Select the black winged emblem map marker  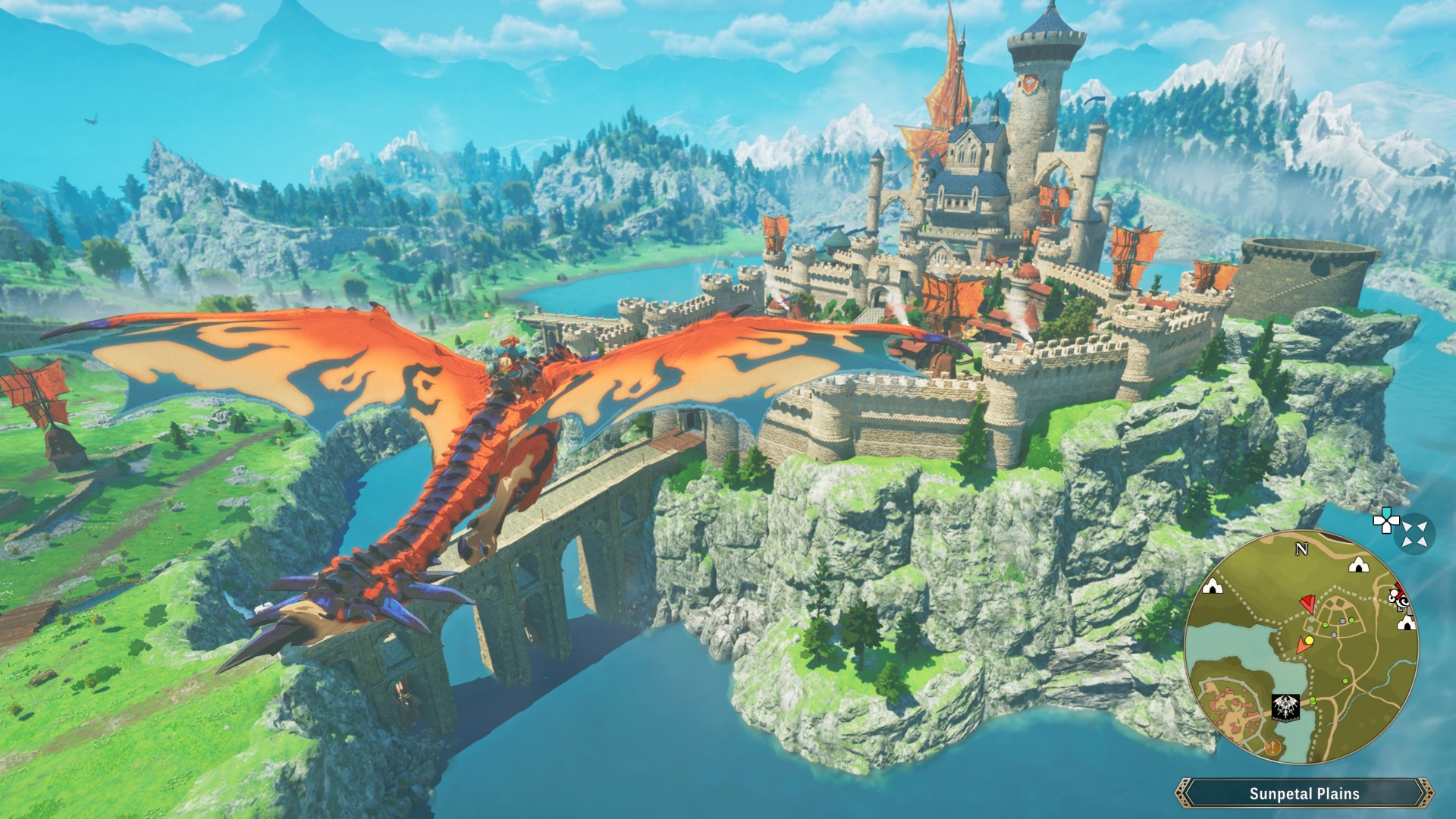click(x=1285, y=706)
